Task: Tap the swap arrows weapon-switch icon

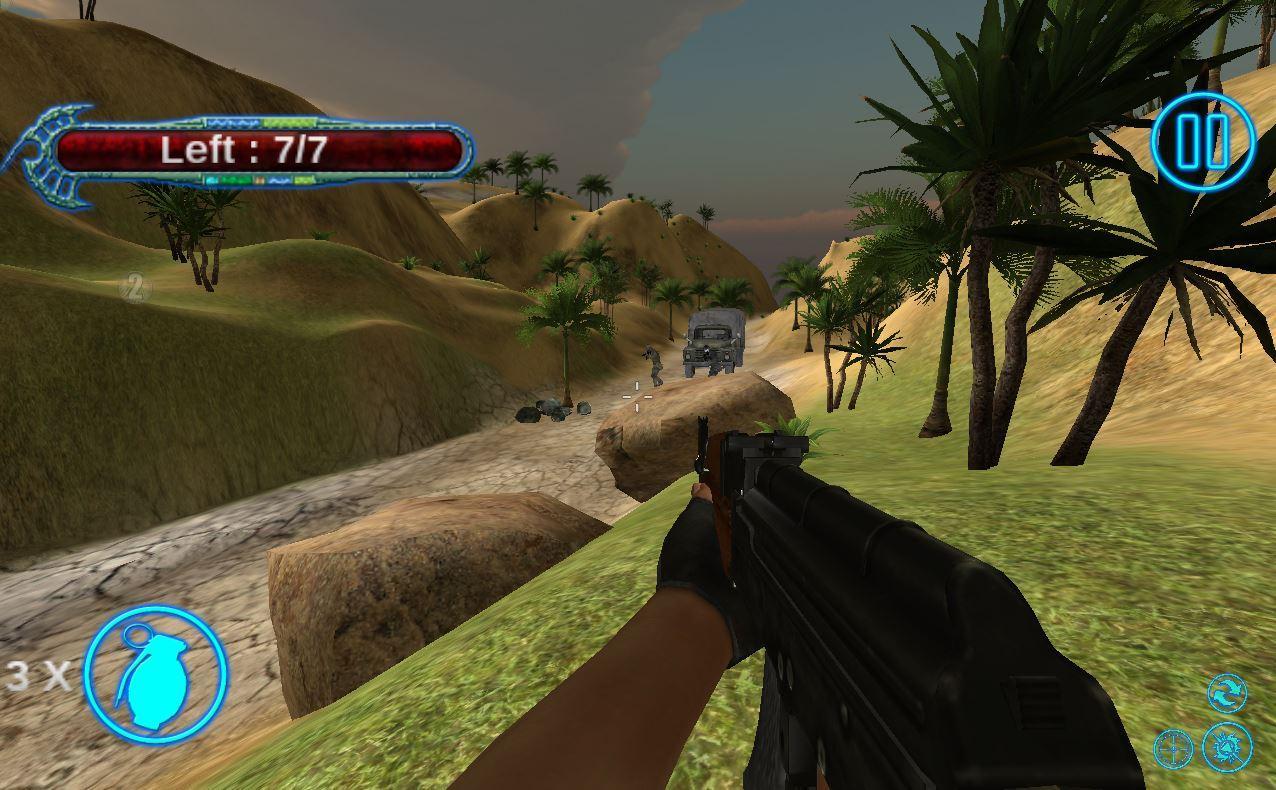Action: (1227, 692)
